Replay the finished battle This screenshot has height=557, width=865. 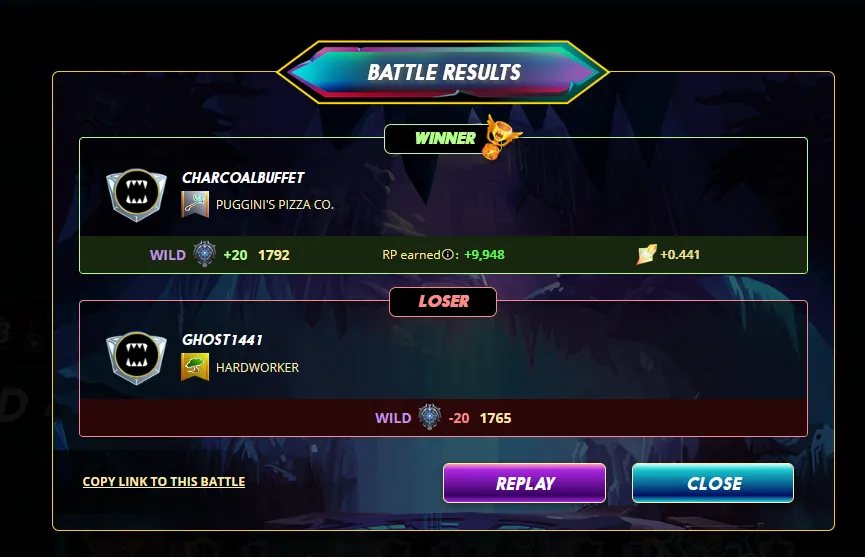click(x=524, y=483)
